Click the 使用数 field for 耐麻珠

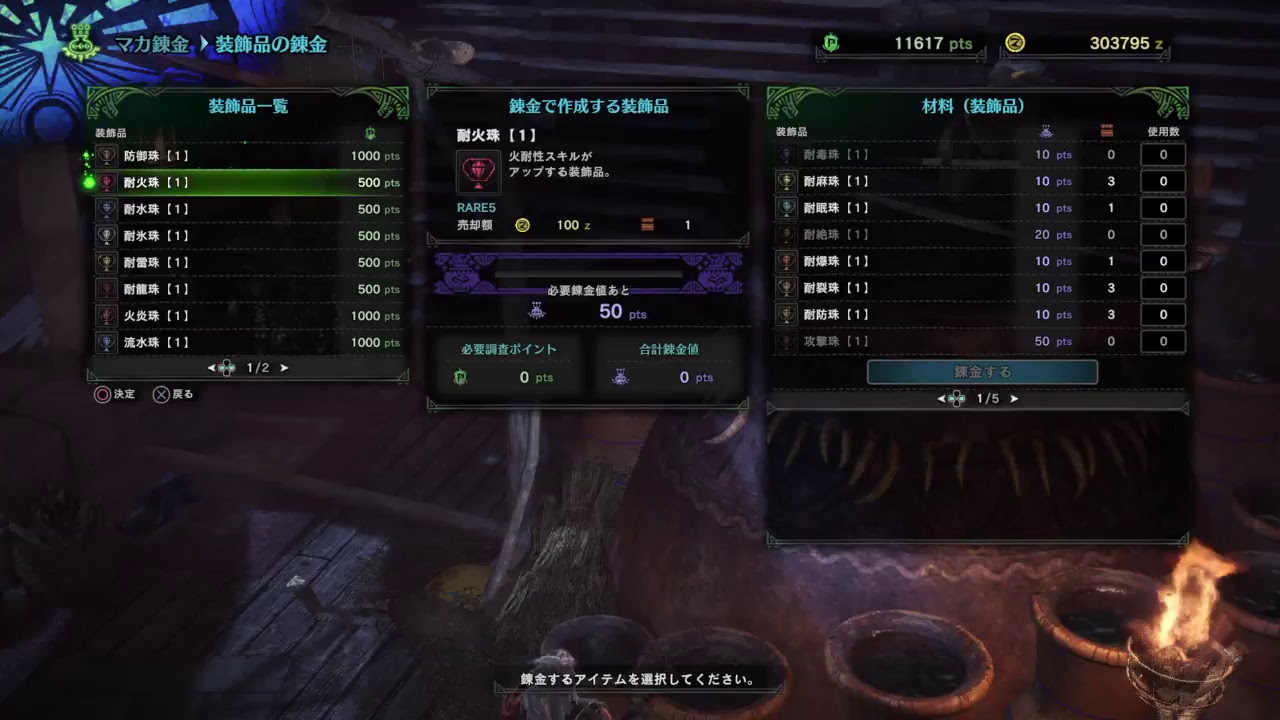1162,181
